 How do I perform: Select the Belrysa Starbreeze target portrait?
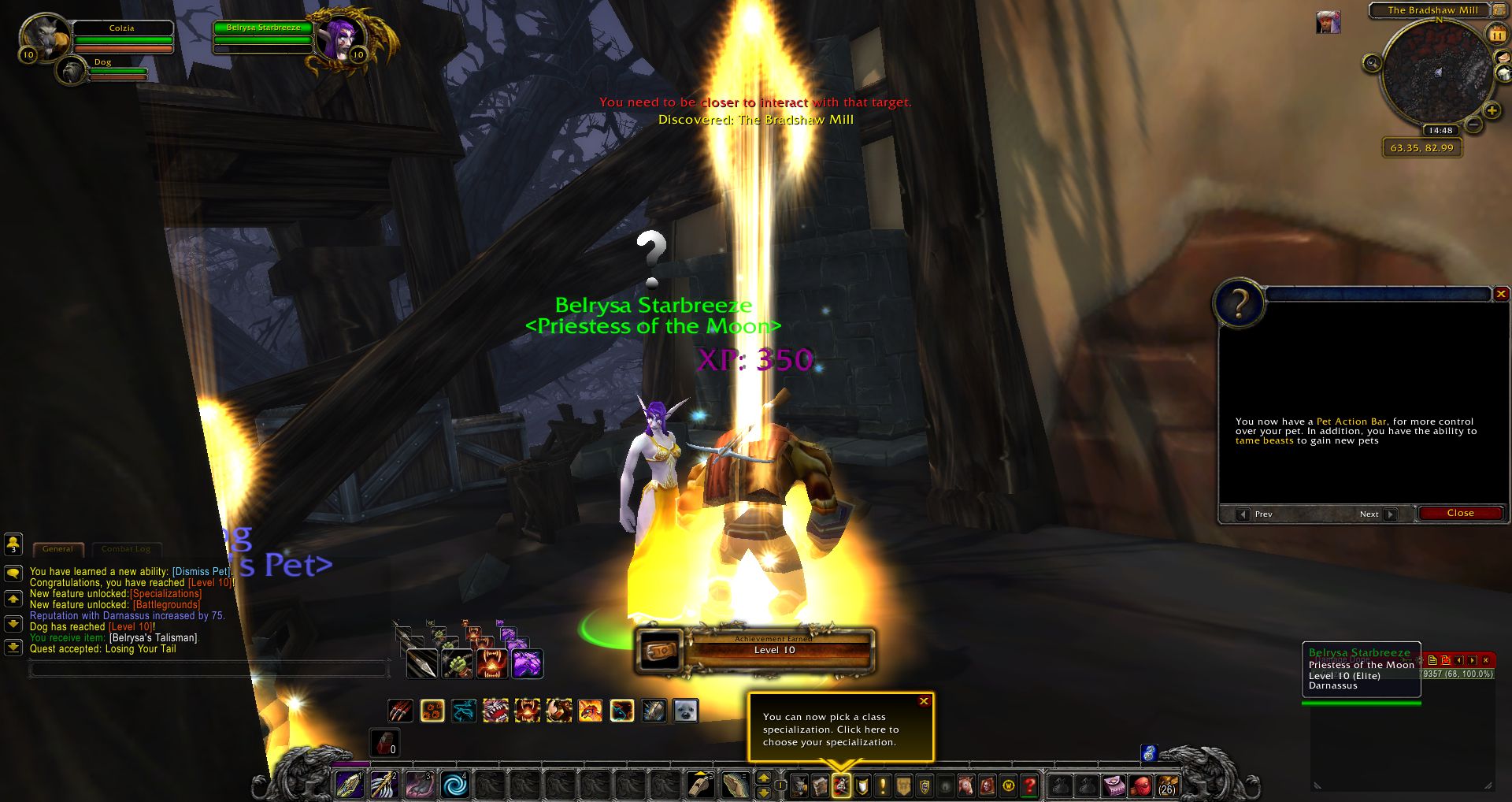(340, 36)
